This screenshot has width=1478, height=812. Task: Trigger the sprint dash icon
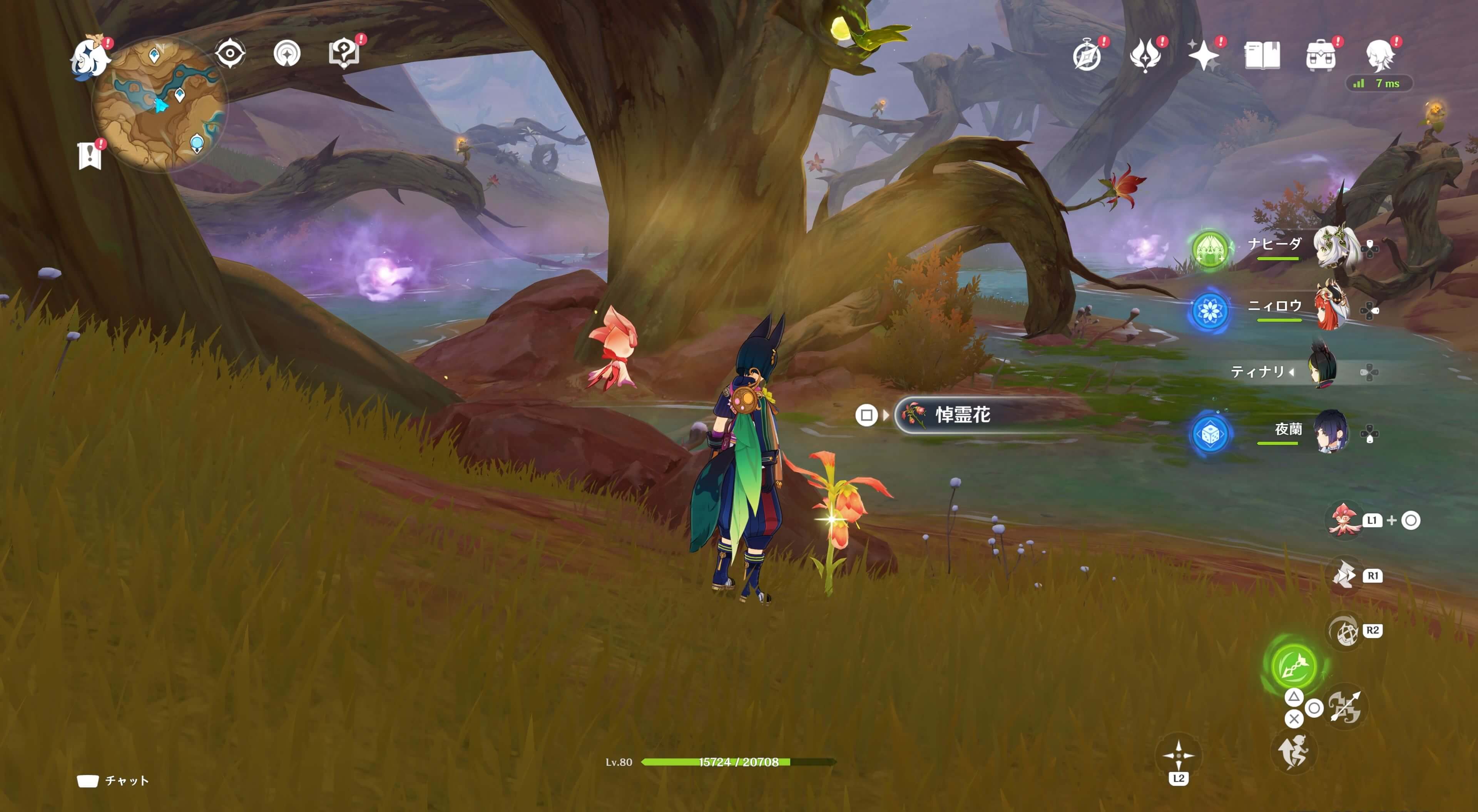pos(1293,752)
